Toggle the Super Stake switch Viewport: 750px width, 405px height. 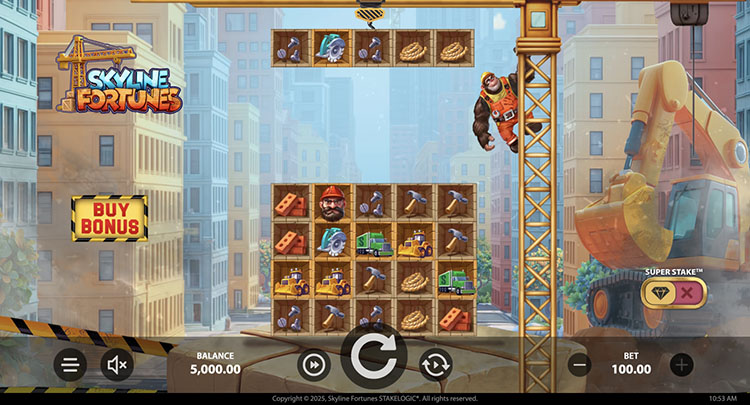coord(674,292)
